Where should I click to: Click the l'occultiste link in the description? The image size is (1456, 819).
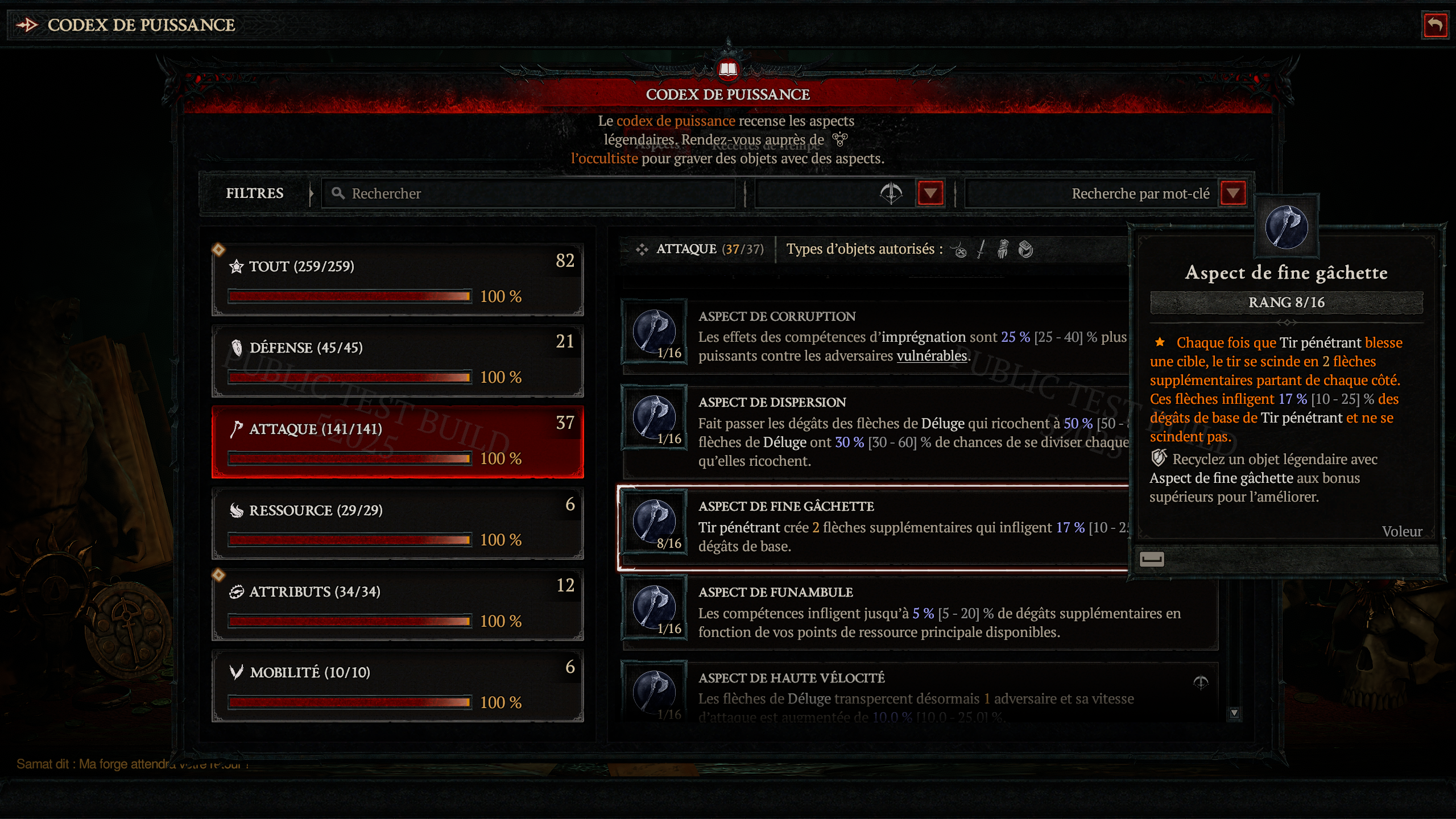[x=604, y=159]
